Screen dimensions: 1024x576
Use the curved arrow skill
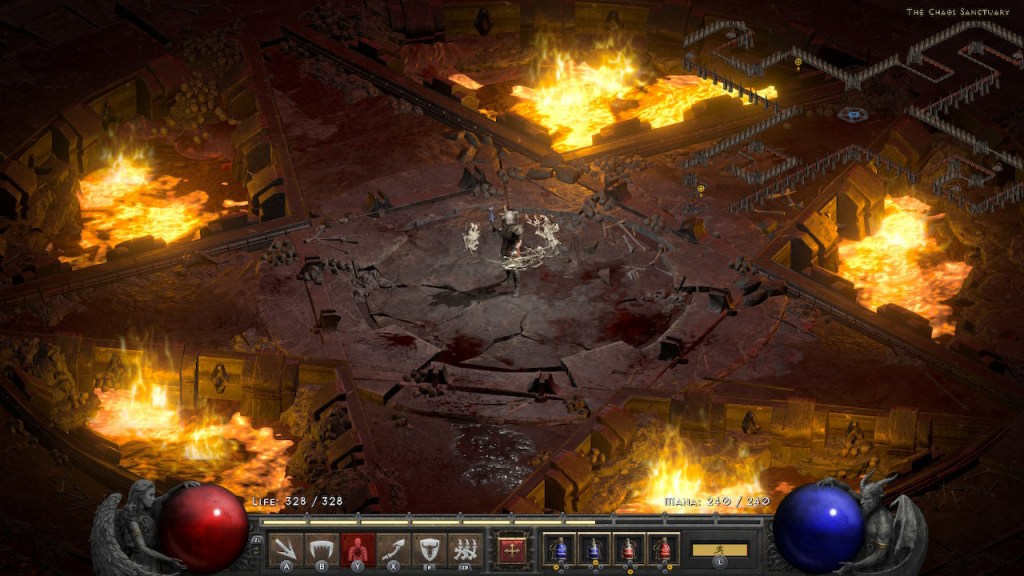tap(393, 548)
